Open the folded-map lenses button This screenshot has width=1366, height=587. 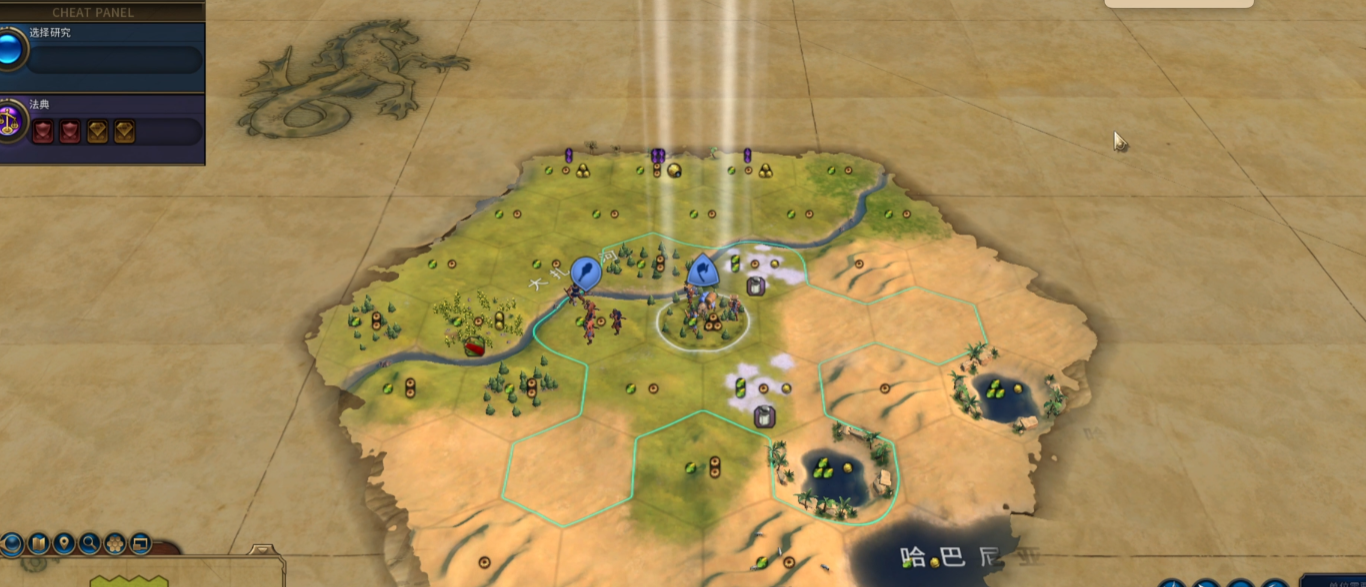39,544
